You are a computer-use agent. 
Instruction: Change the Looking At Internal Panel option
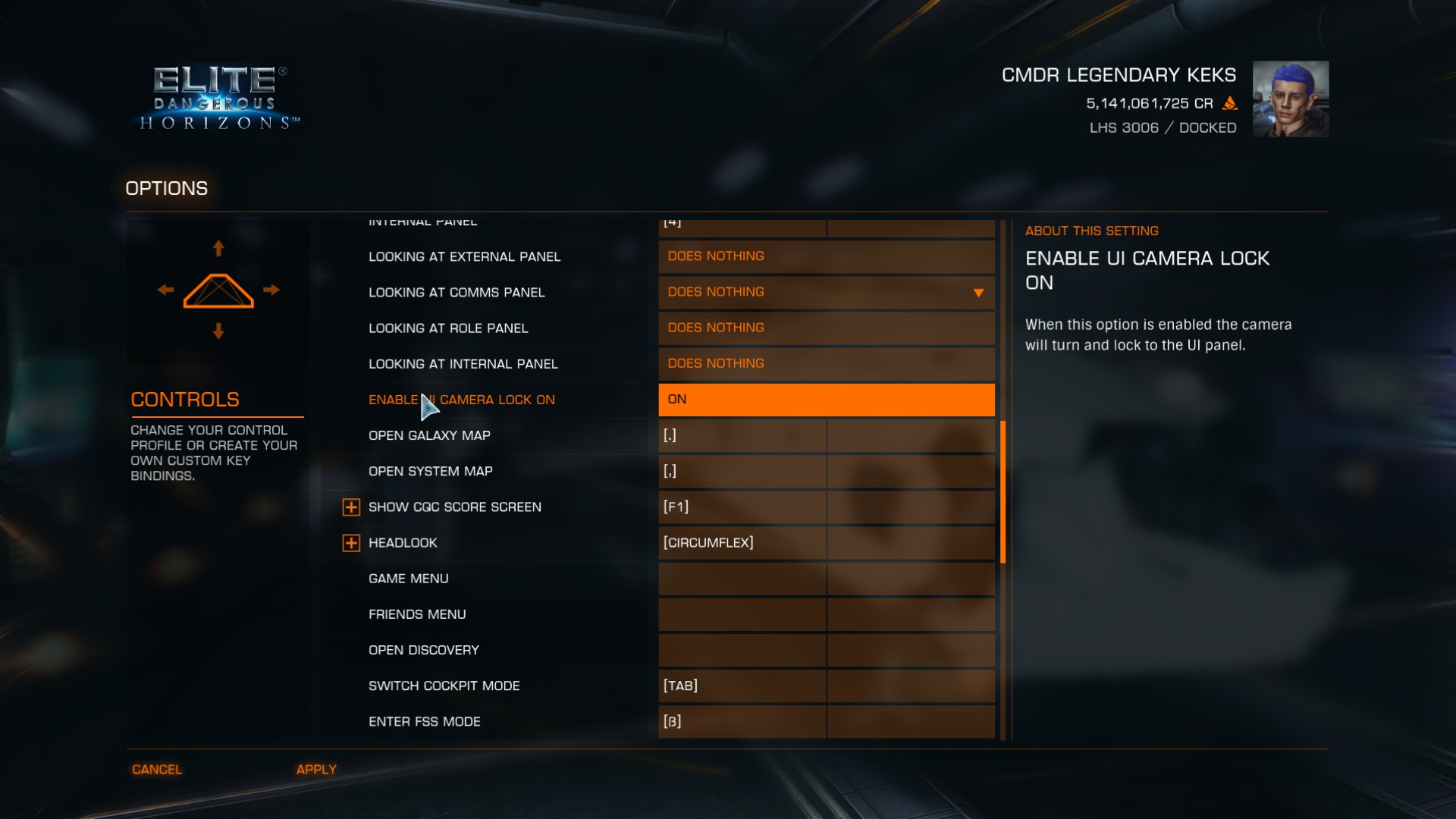pos(826,364)
